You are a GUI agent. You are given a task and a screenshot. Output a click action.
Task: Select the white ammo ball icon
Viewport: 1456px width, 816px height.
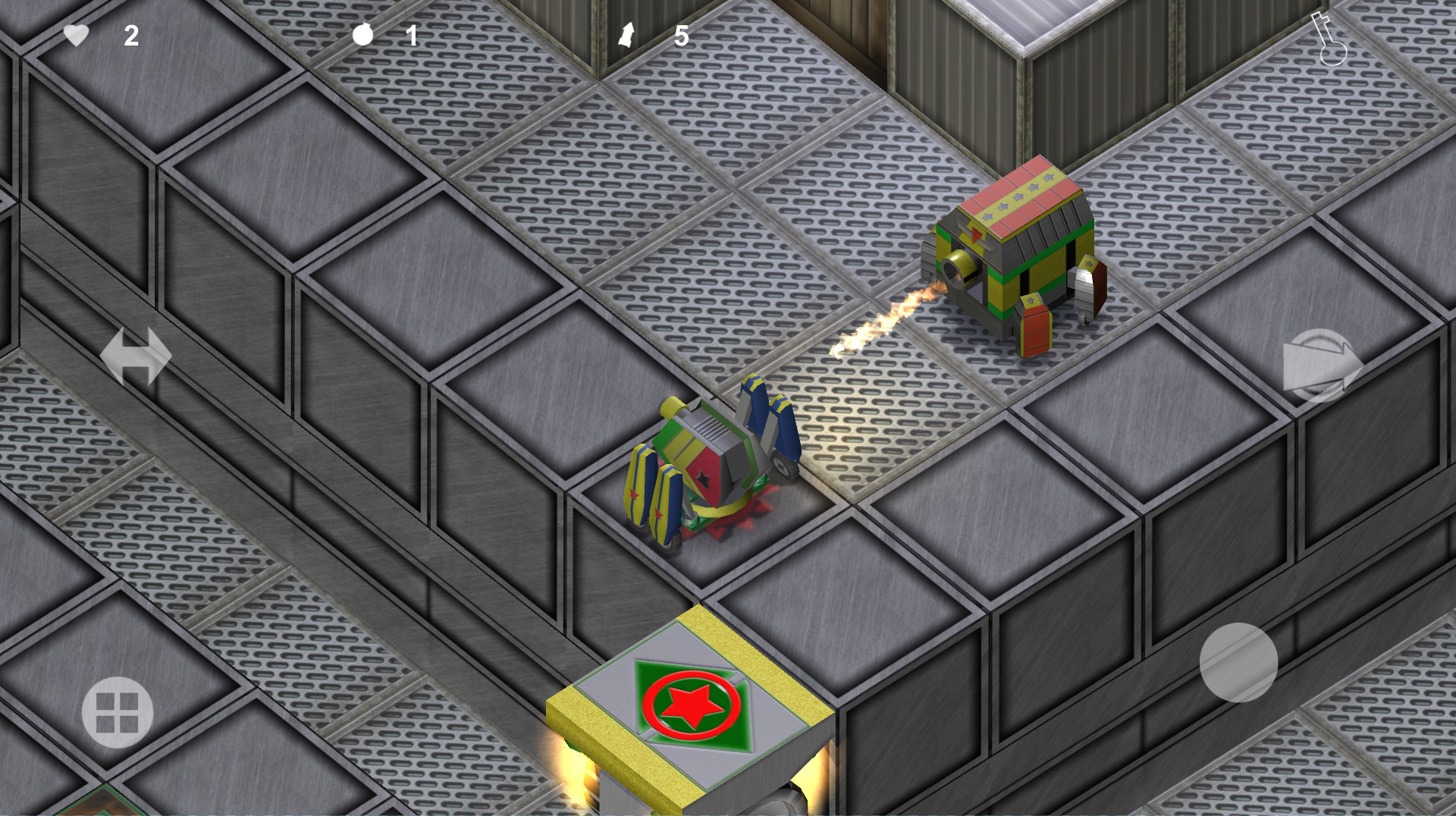pyautogui.click(x=362, y=36)
